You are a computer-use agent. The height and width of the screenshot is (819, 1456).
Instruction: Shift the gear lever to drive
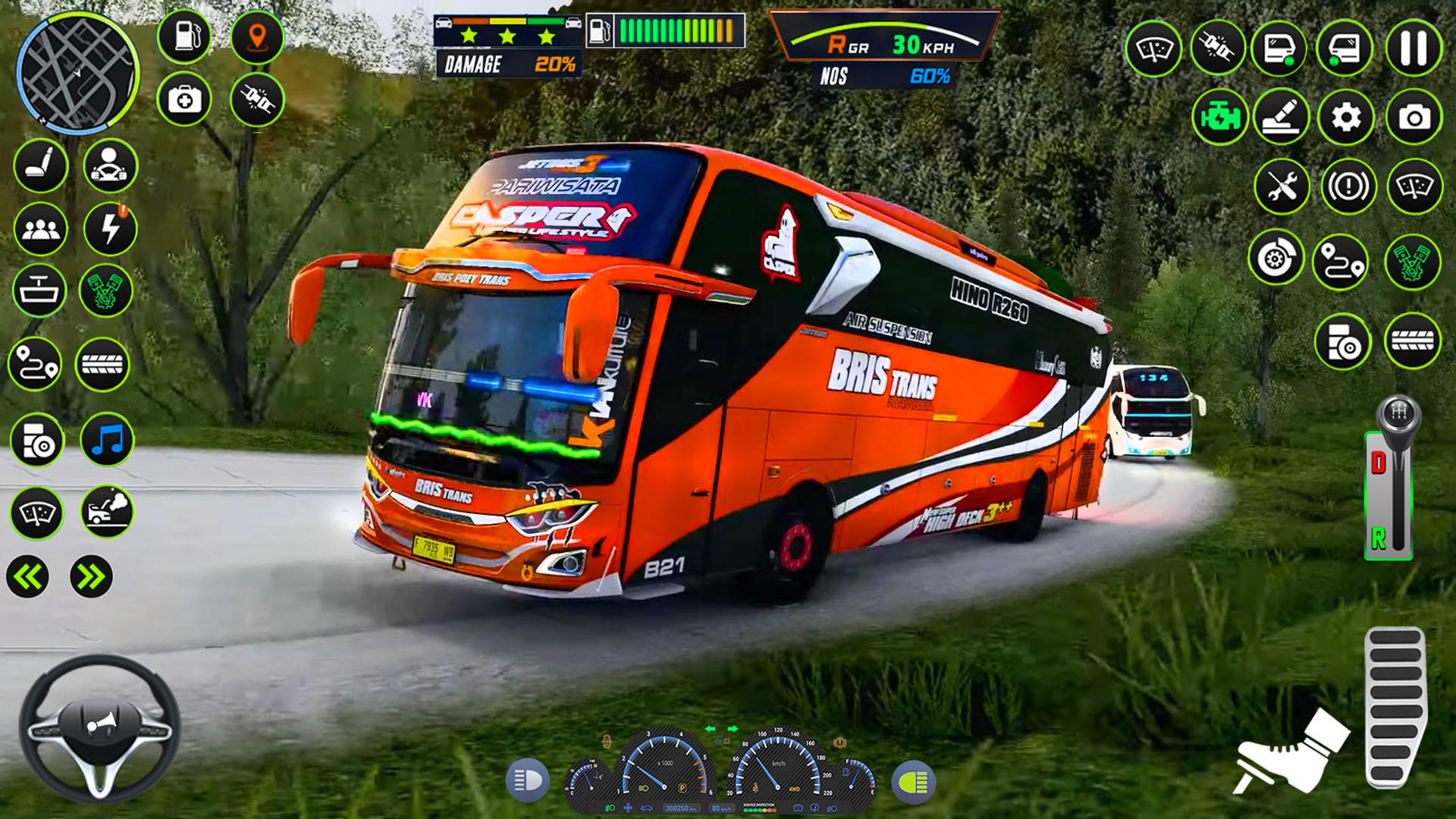[1379, 463]
